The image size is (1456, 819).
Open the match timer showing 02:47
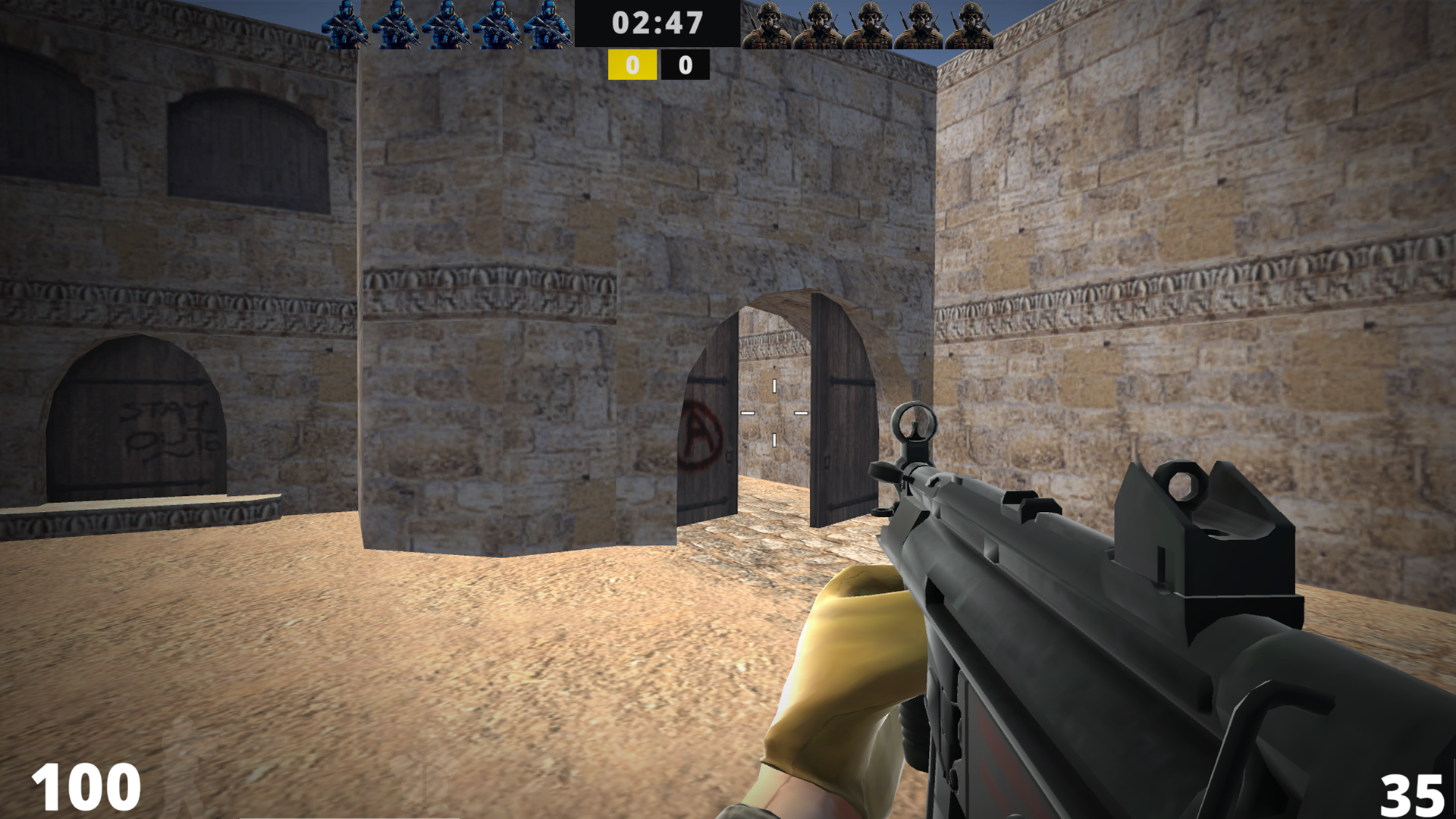657,24
